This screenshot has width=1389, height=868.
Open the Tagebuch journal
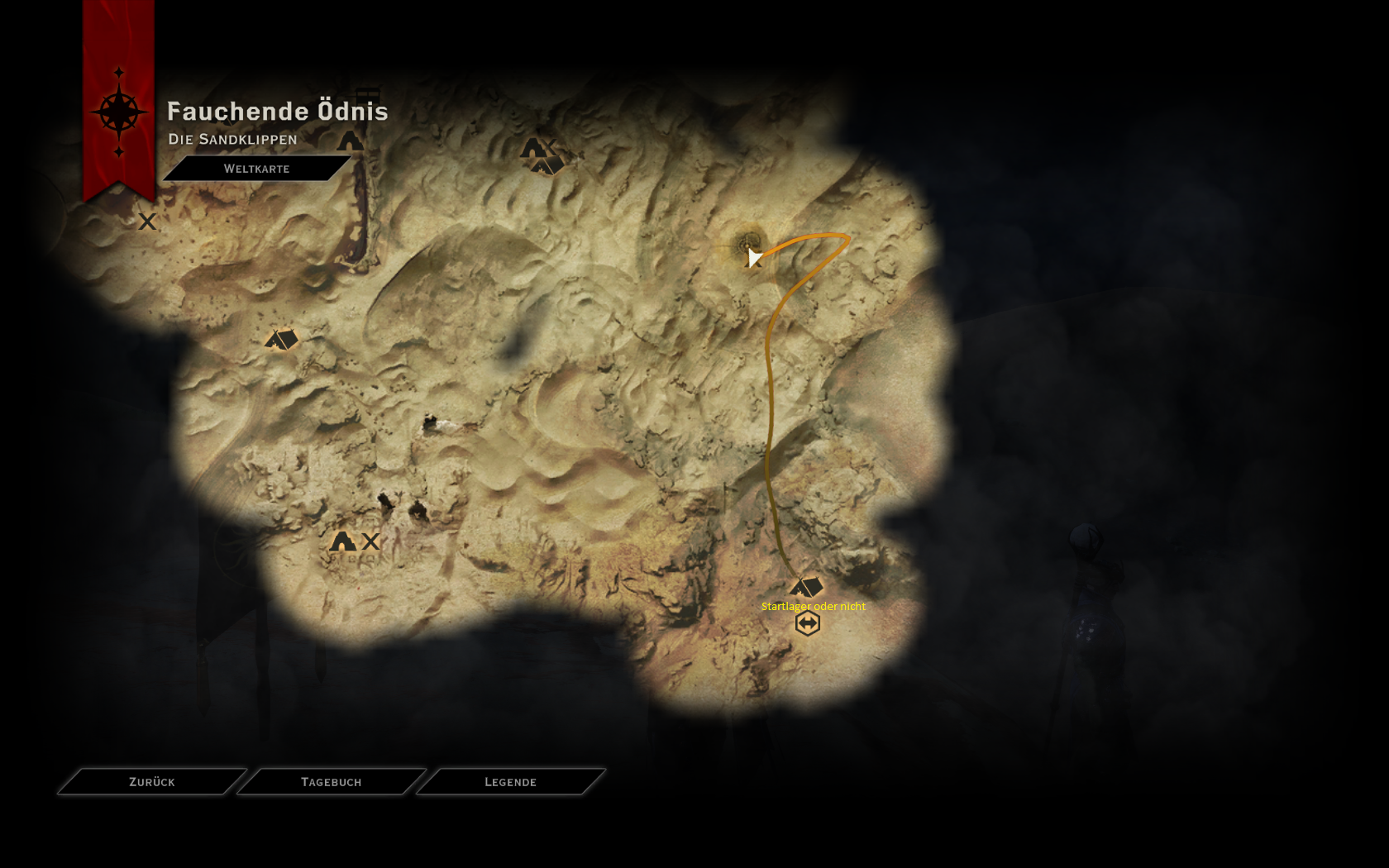[332, 782]
